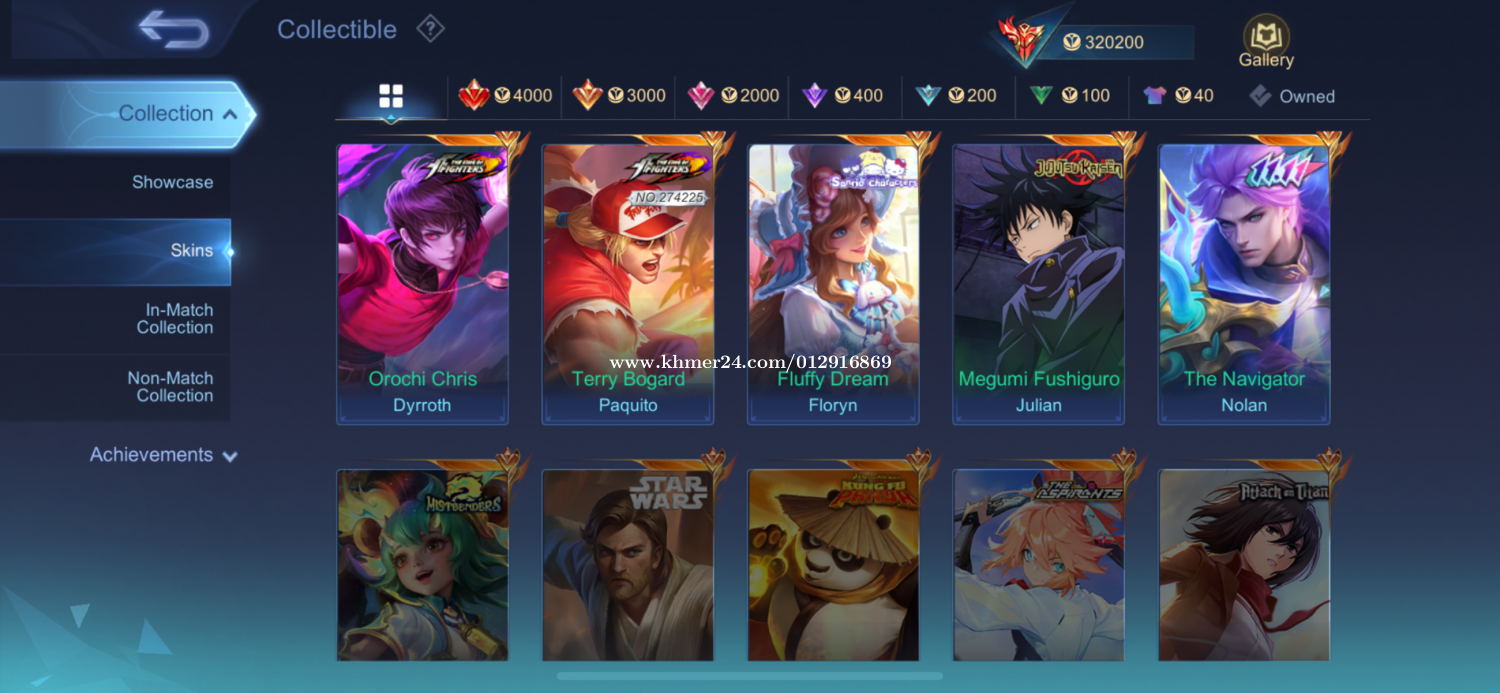
Task: Choose the Terry Bogard Paquito skin card
Action: (628, 285)
